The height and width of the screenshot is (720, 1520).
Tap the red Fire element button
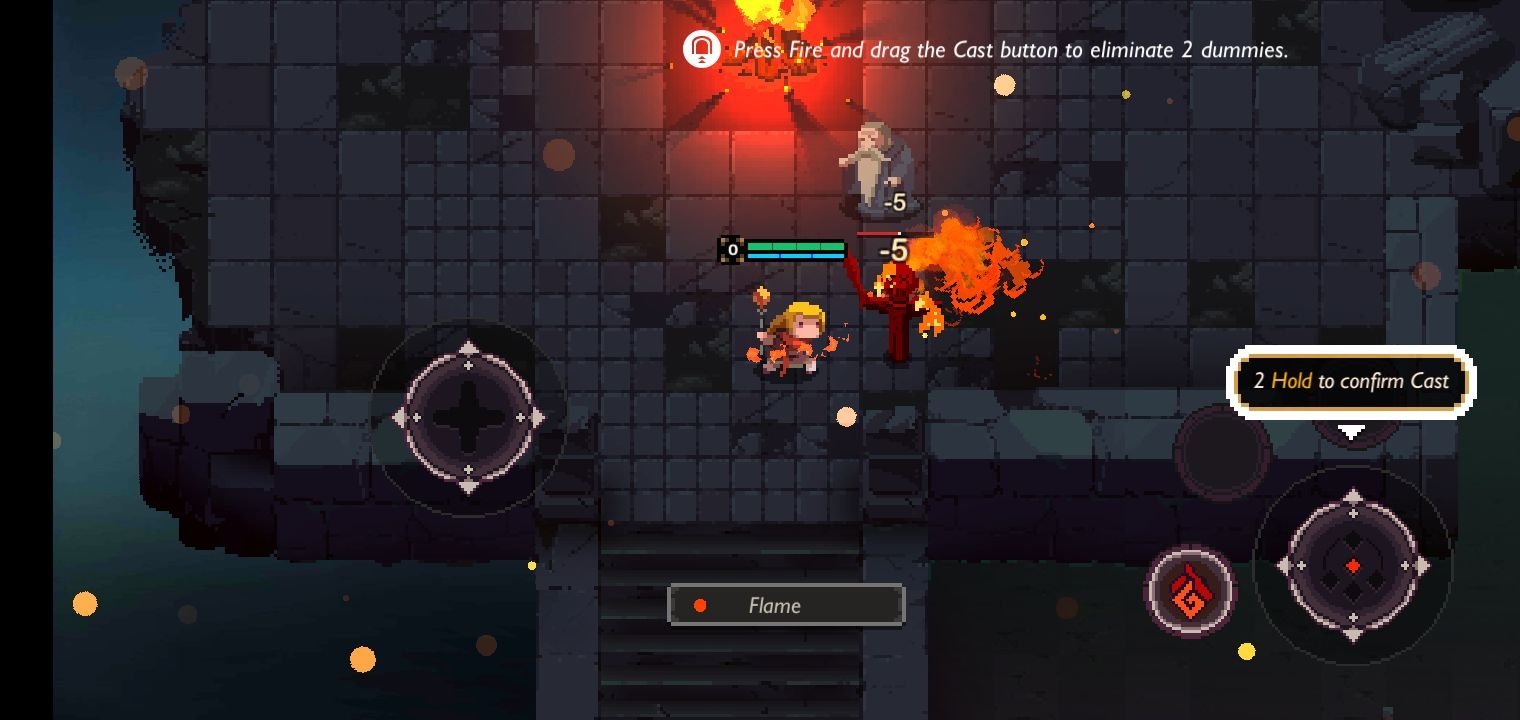[1190, 592]
